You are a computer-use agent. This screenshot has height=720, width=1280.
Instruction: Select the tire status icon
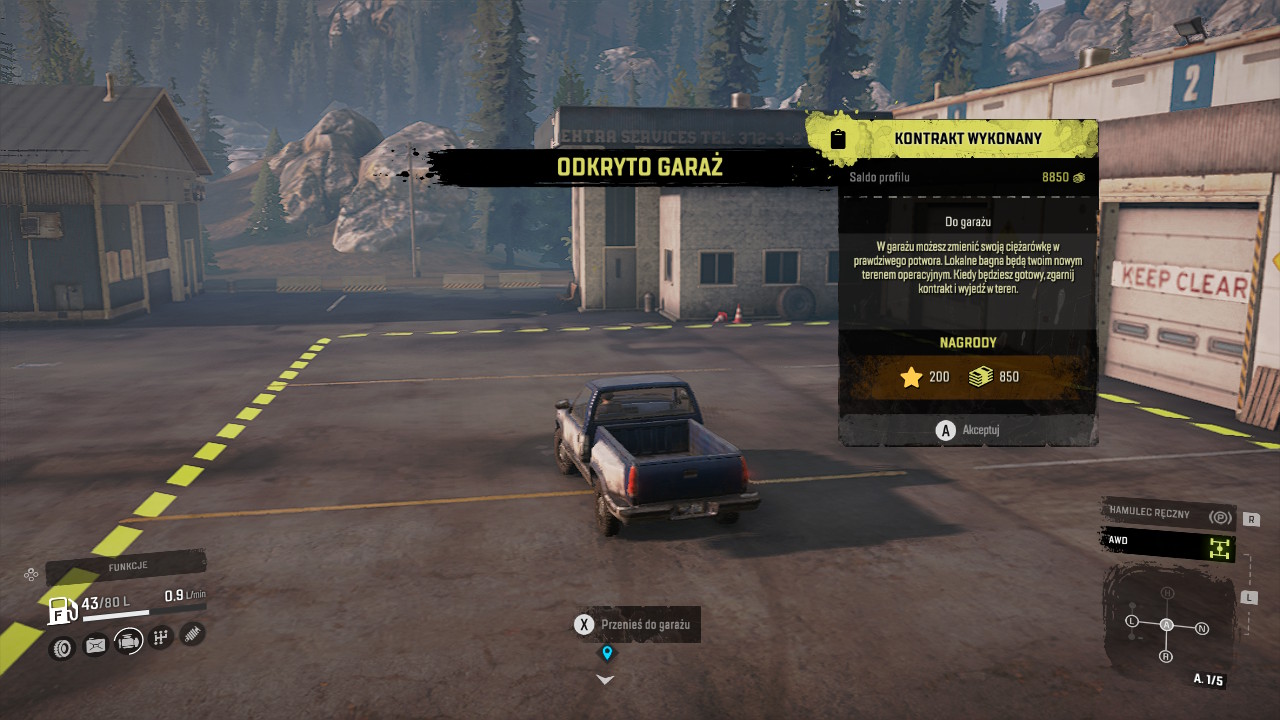tap(62, 648)
